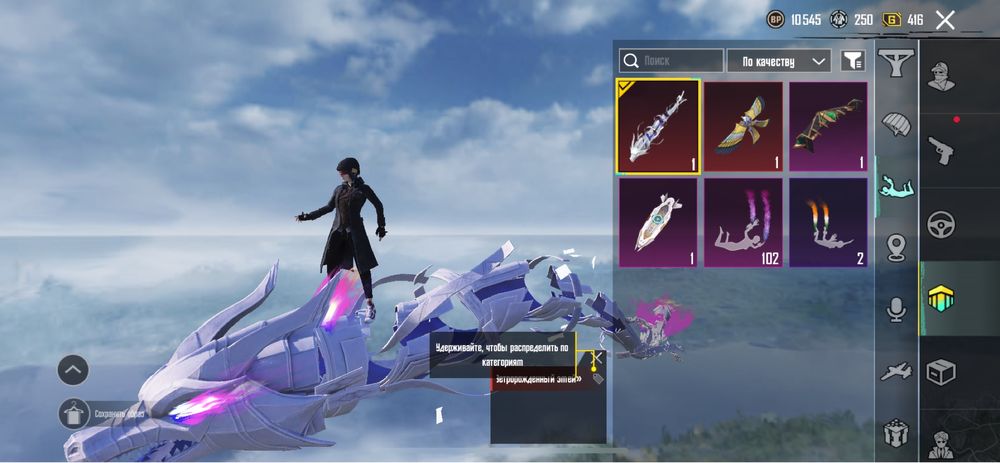1000x463 pixels.
Task: Click the Поиск search field
Action: 671,61
